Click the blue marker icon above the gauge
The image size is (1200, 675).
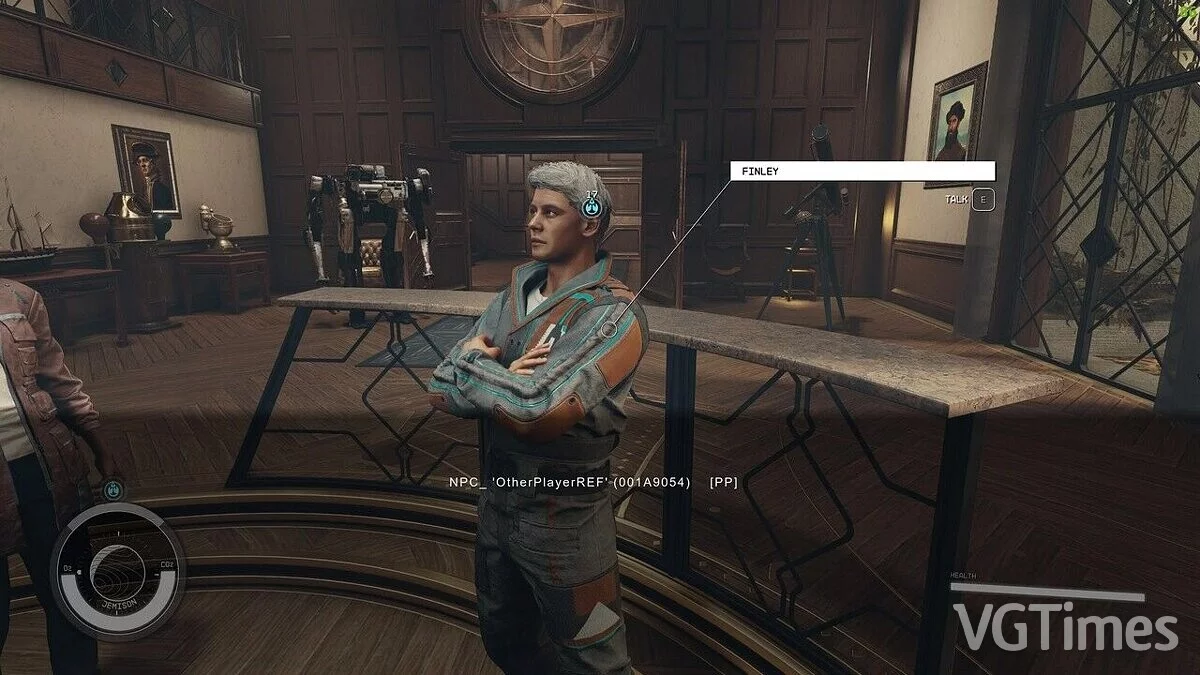(113, 491)
